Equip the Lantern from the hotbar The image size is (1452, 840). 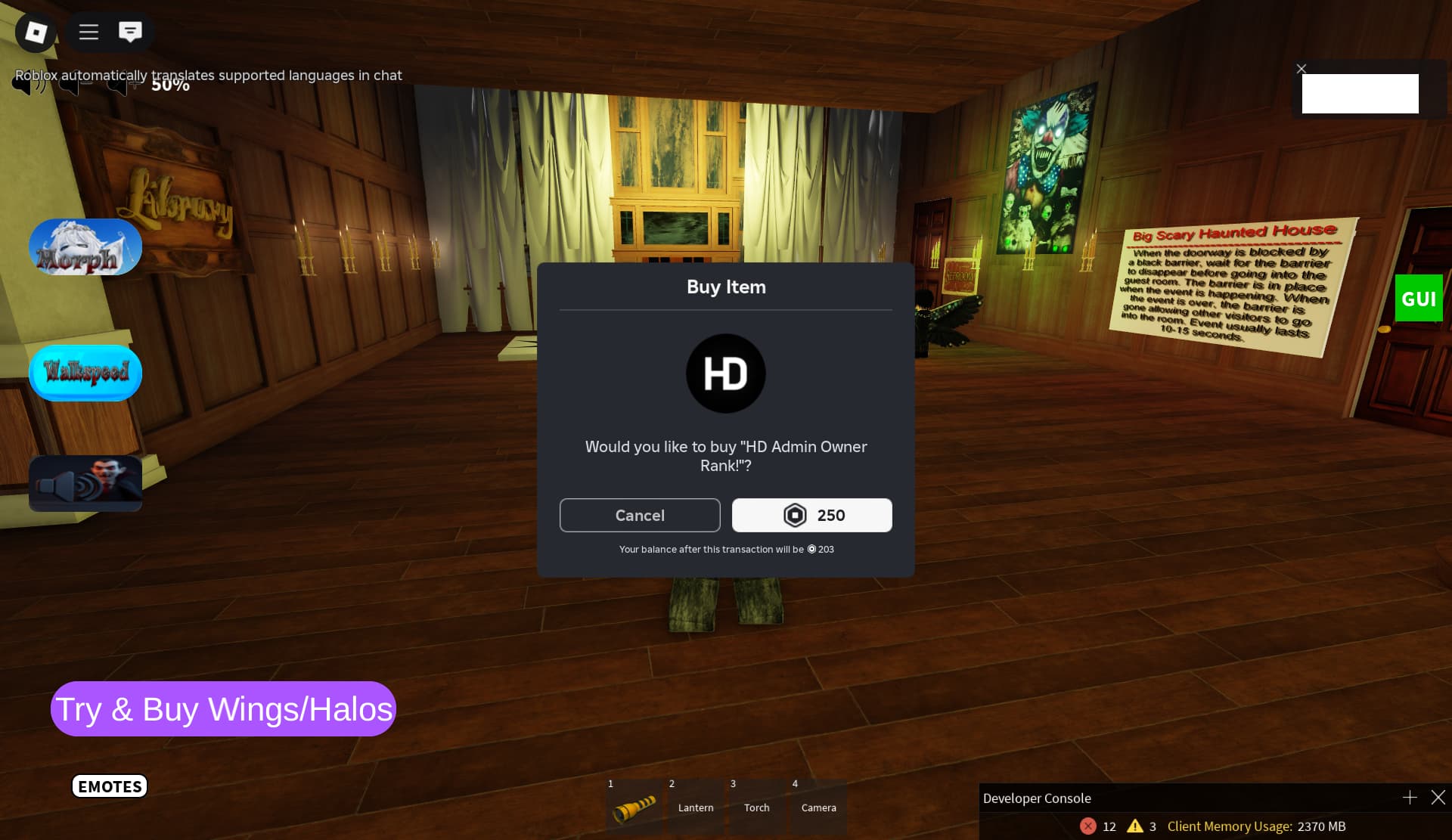coord(696,807)
